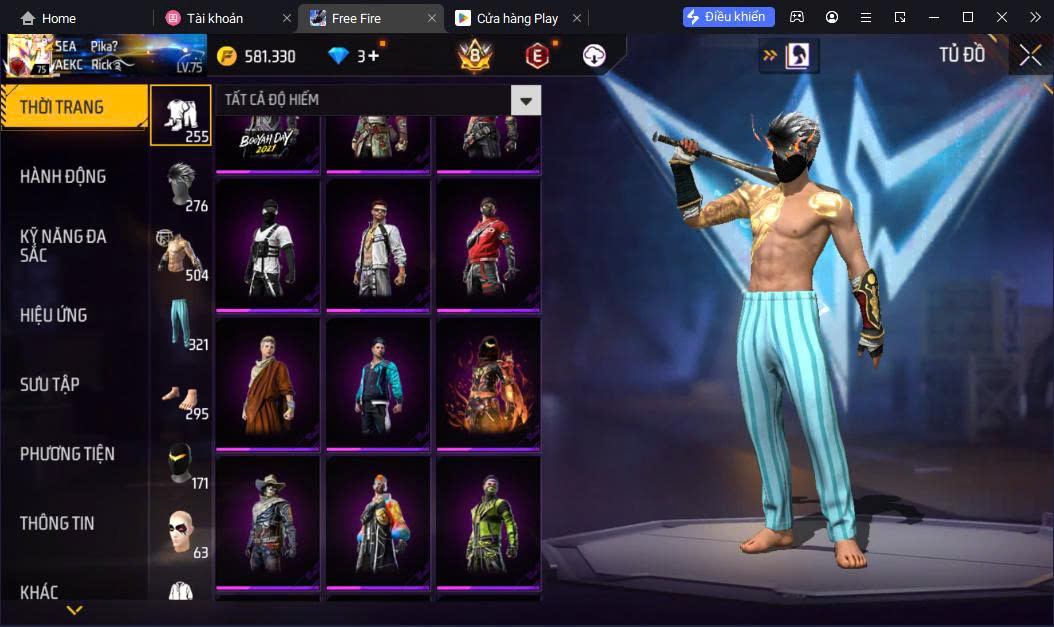Switch to the bare feet shoes tab
This screenshot has width=1054, height=627.
pos(181,393)
